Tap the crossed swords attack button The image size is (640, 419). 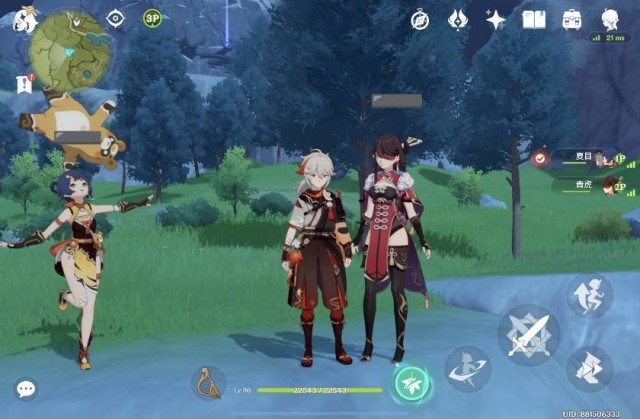pyautogui.click(x=528, y=334)
